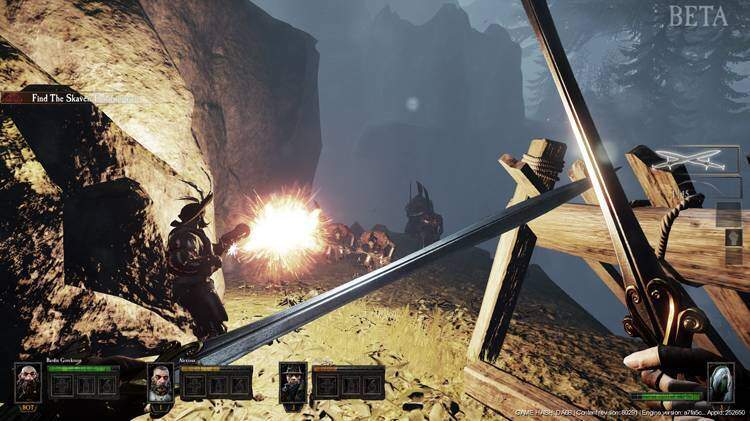Select the crossed swords melee weapon slot
750x421 pixels.
pyautogui.click(x=695, y=158)
